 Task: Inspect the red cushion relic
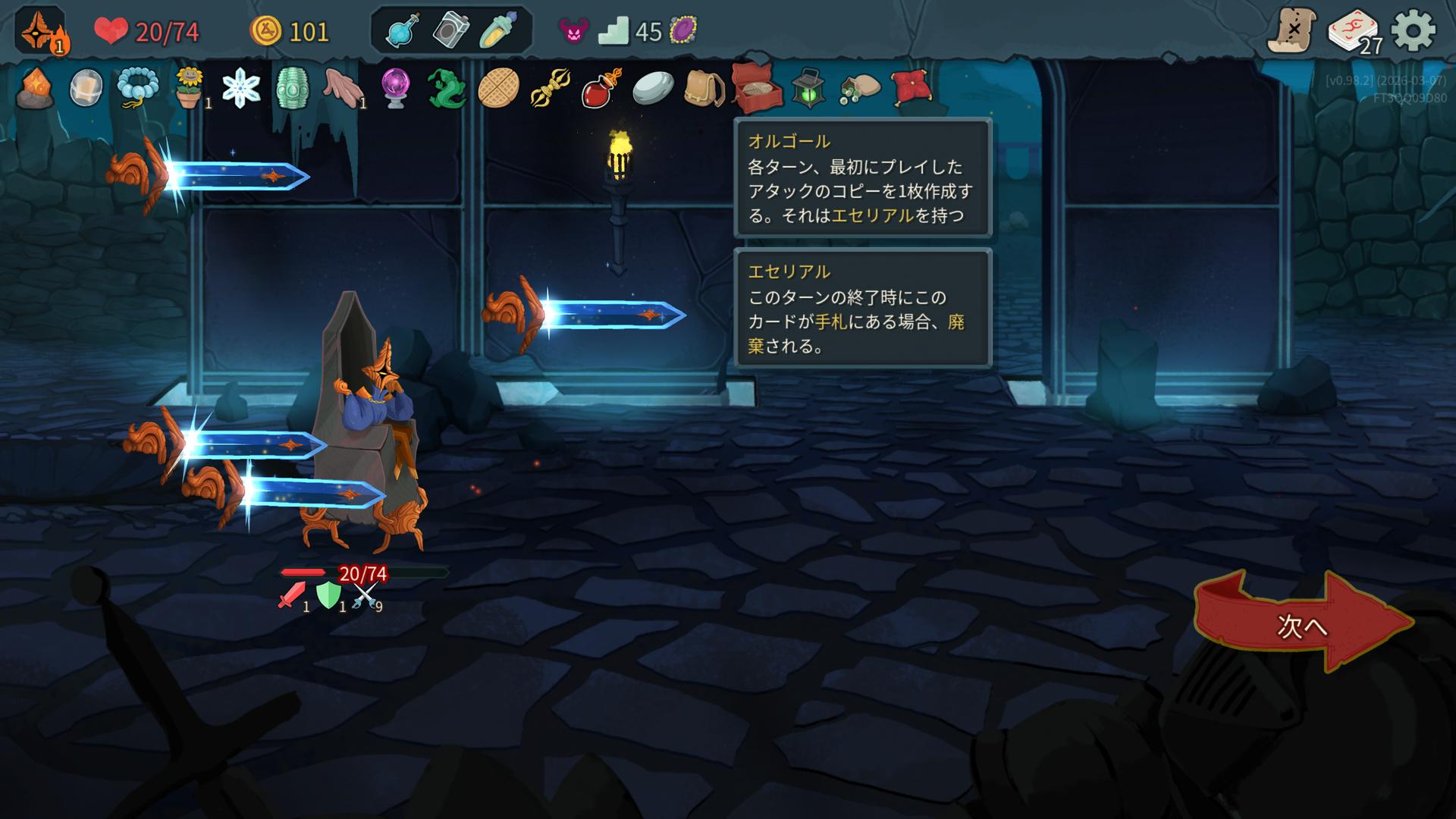coord(911,88)
